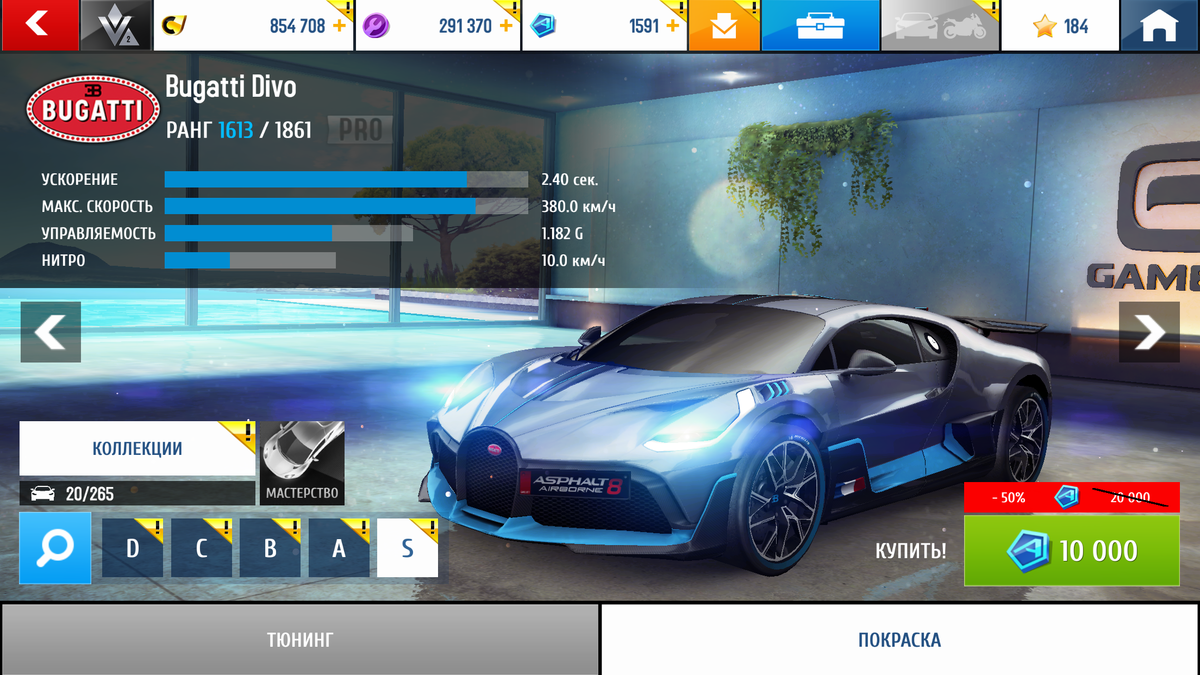Screen dimensions: 1200x675
Task: Select car class D
Action: (x=133, y=548)
